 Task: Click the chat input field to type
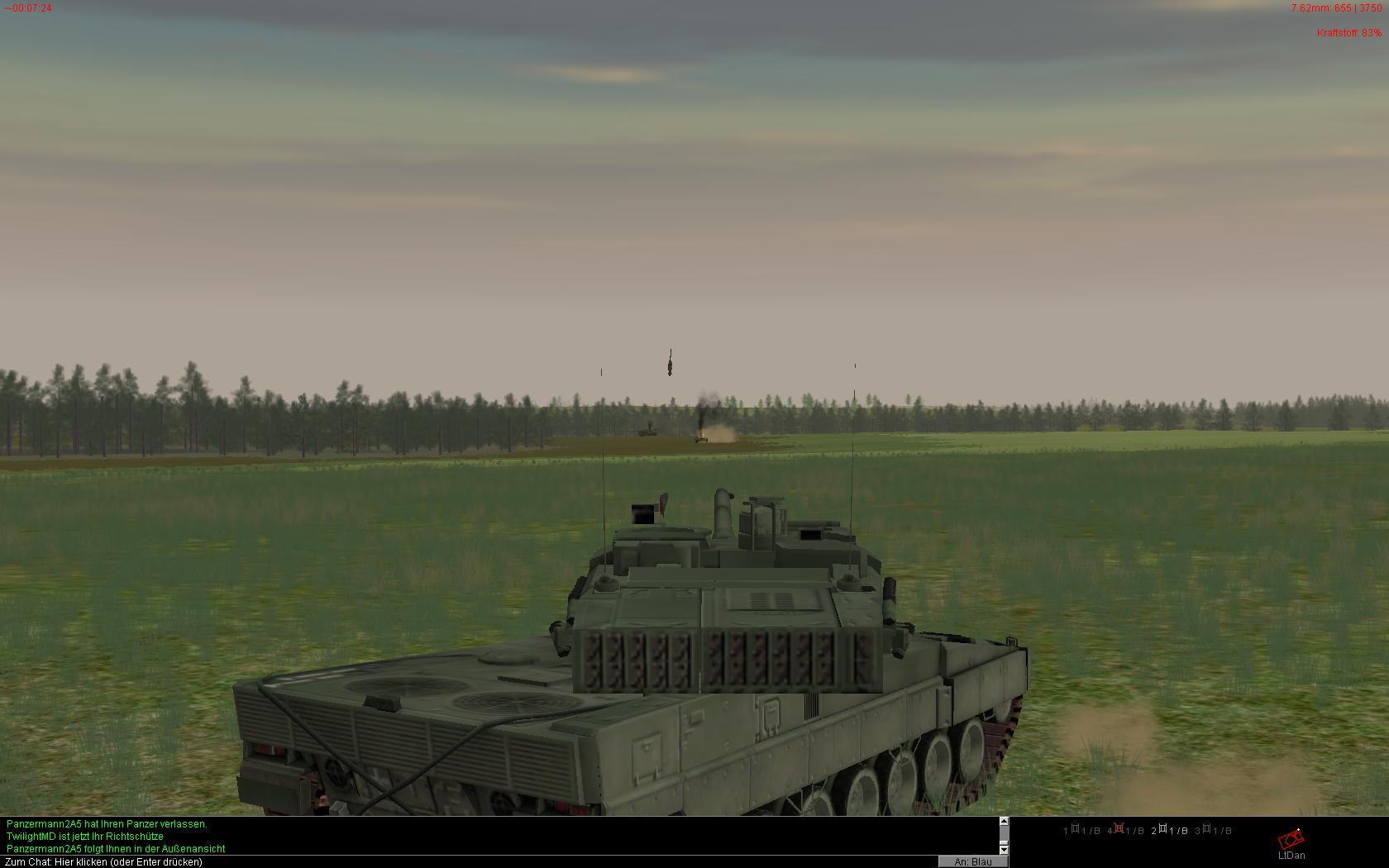(463, 862)
